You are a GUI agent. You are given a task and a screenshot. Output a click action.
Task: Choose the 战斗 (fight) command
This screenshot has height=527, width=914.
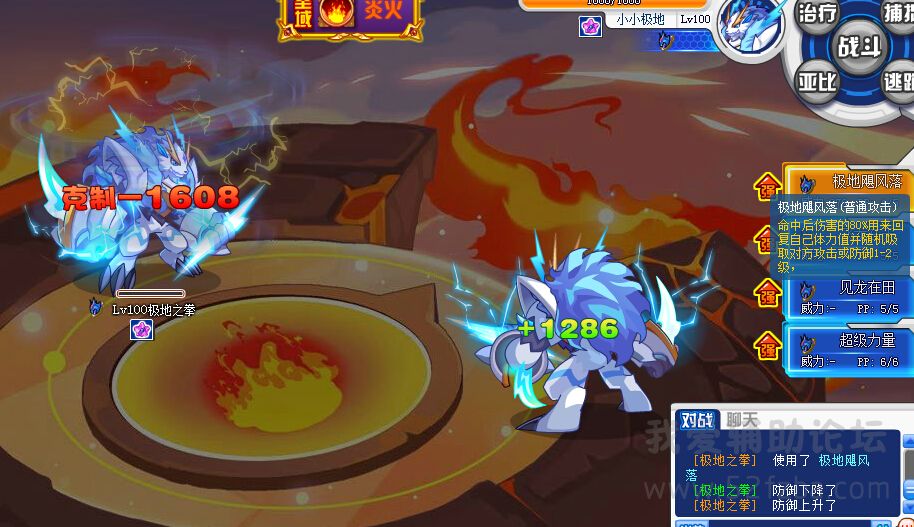pyautogui.click(x=857, y=46)
